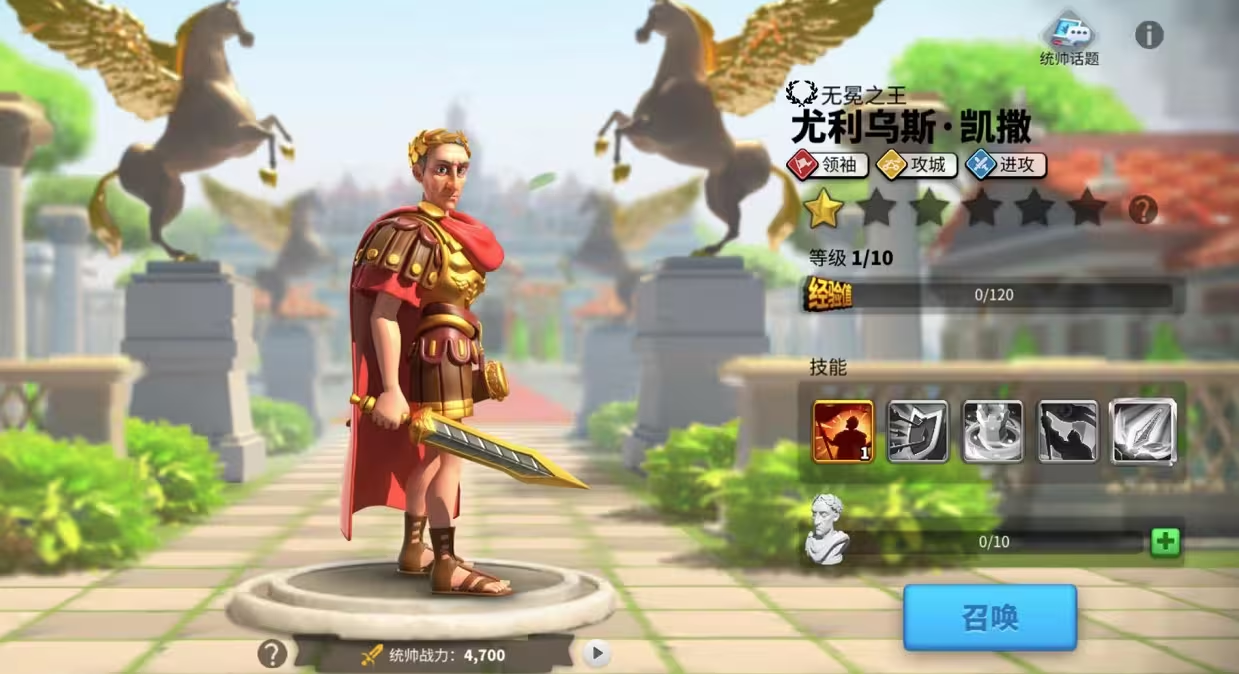The height and width of the screenshot is (674, 1239).
Task: Click the play arrow beside commander power
Action: (597, 654)
